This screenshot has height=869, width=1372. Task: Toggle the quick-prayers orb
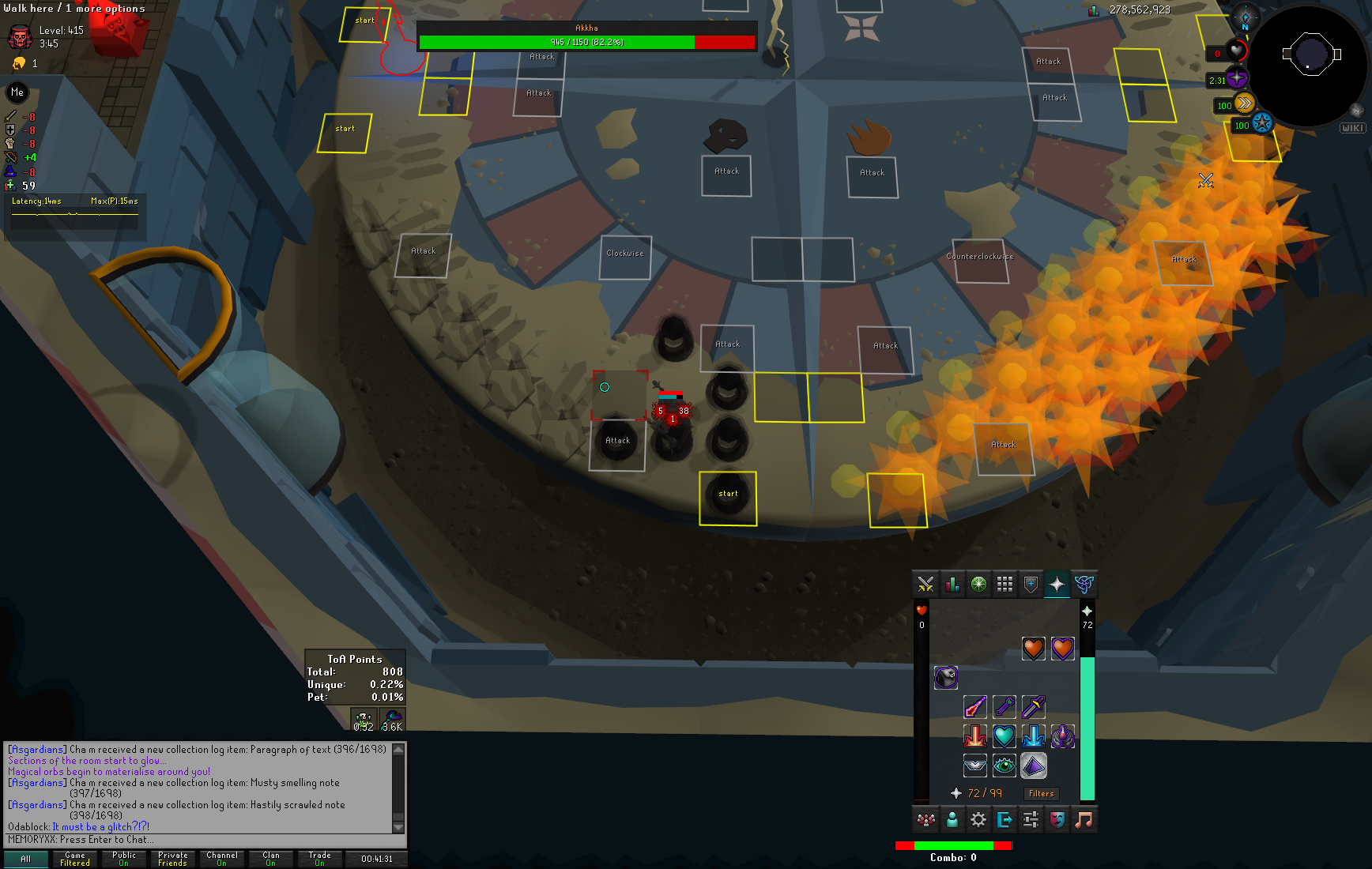tap(1236, 80)
